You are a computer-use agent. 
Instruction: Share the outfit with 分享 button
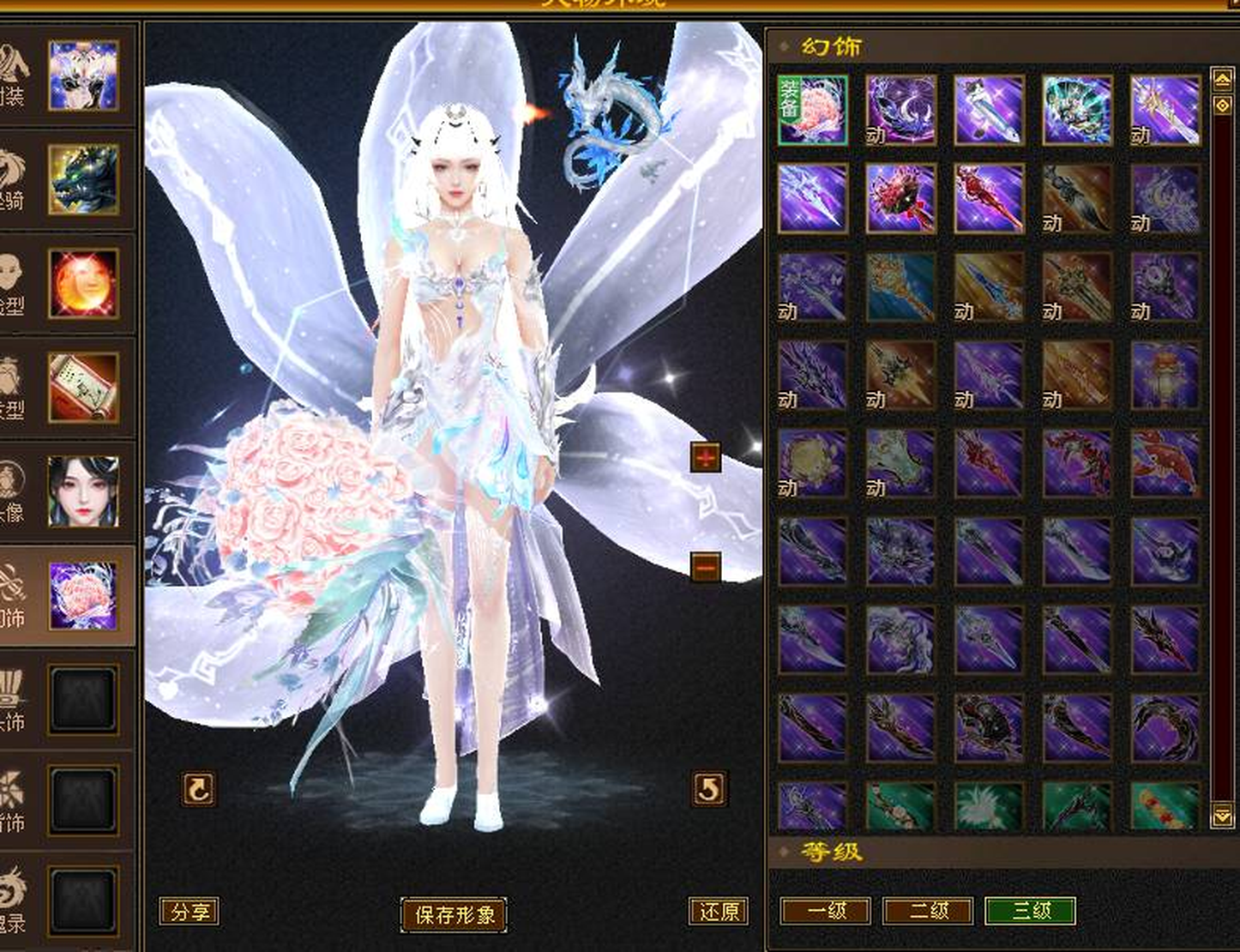pyautogui.click(x=190, y=911)
